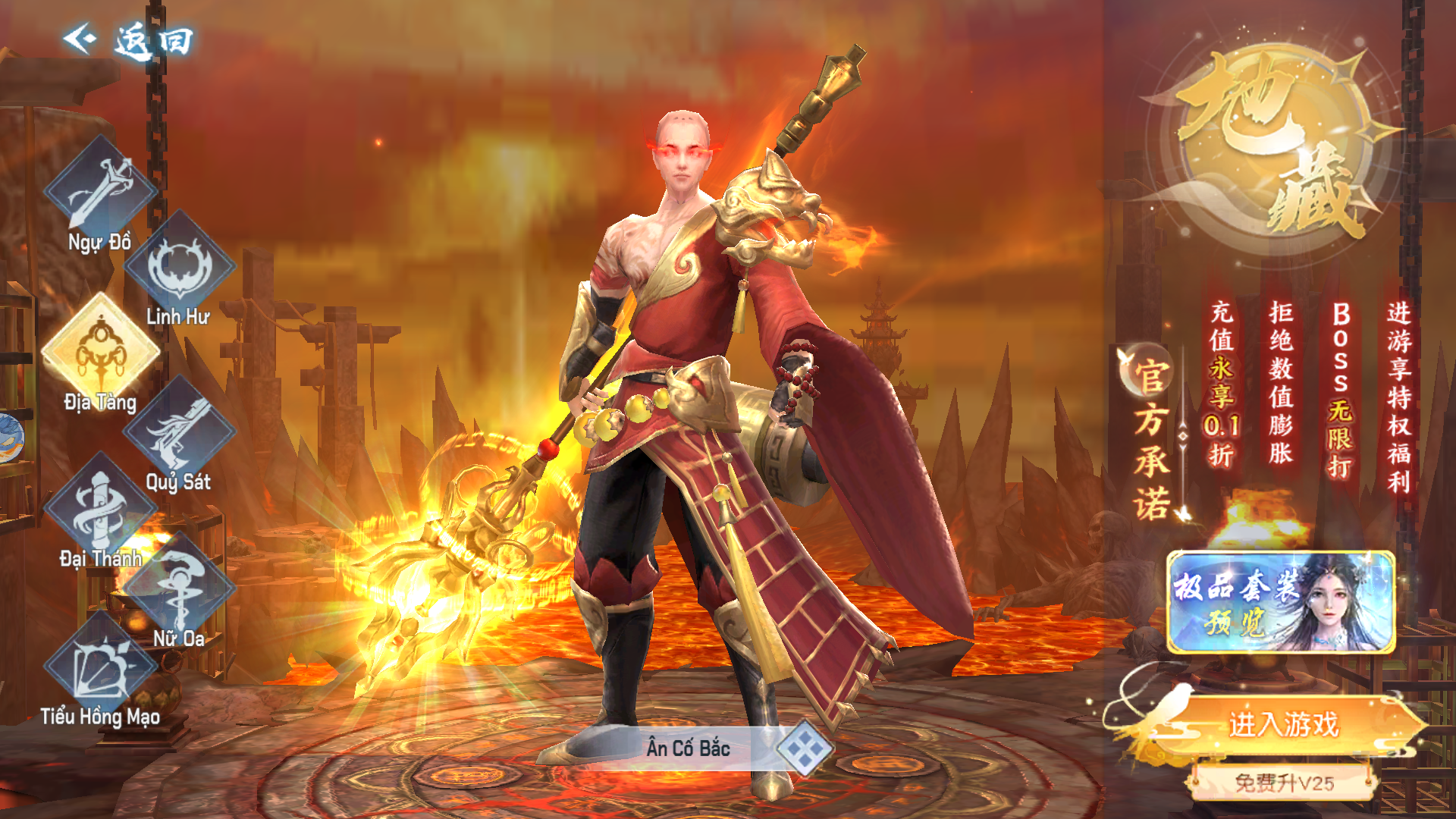Viewport: 1456px width, 819px height.
Task: Select the Nữ Oa class icon
Action: [x=179, y=588]
